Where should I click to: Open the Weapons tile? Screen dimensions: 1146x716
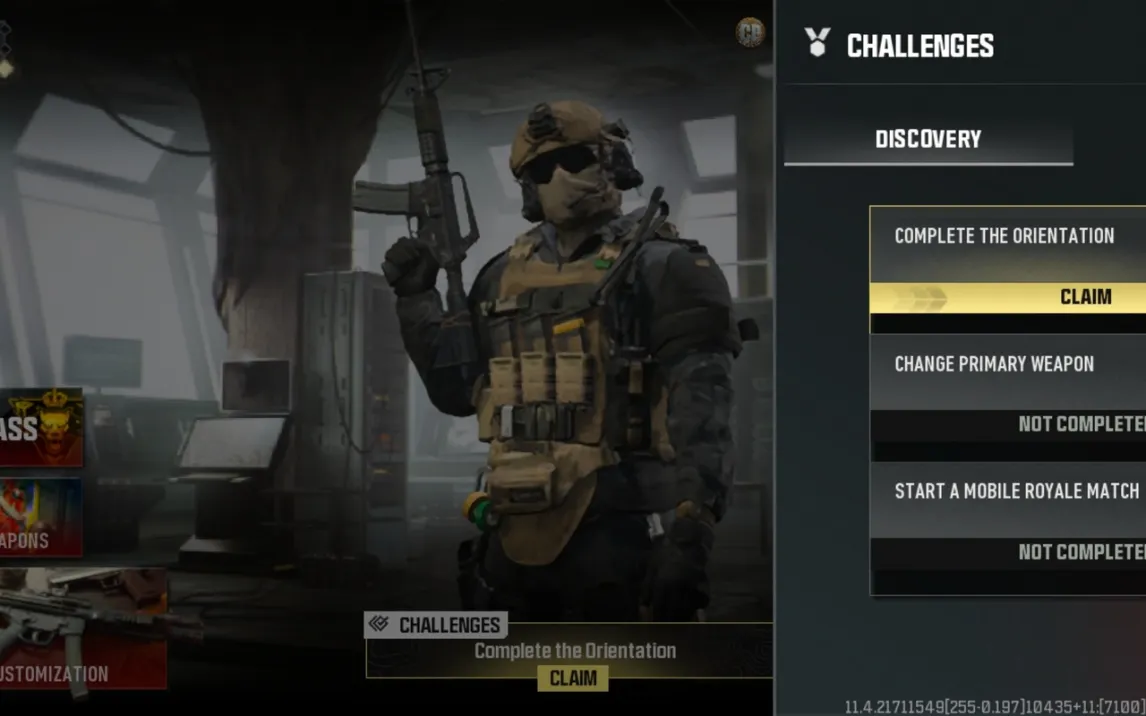pos(41,517)
